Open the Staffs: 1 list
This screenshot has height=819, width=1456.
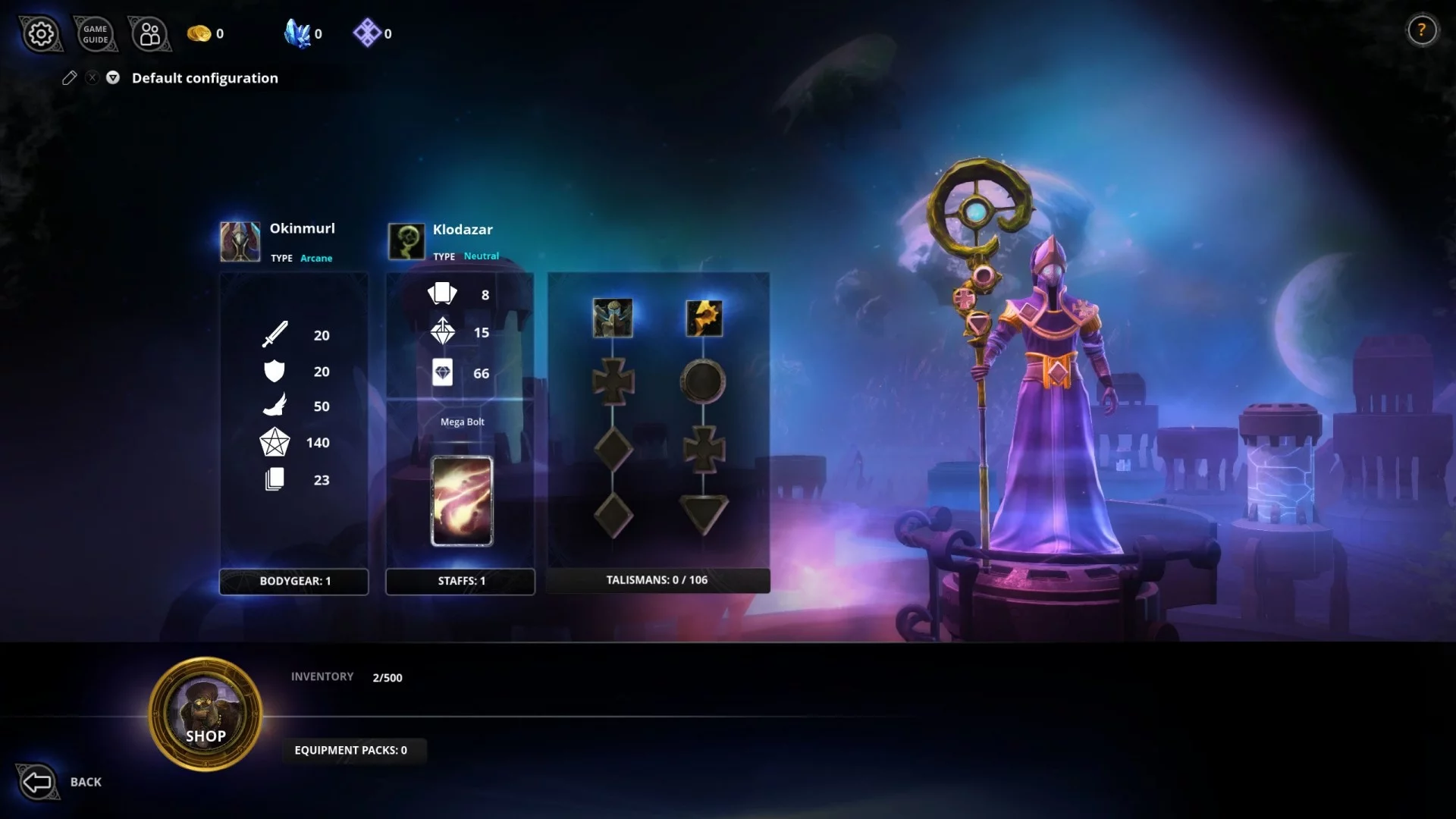(460, 581)
